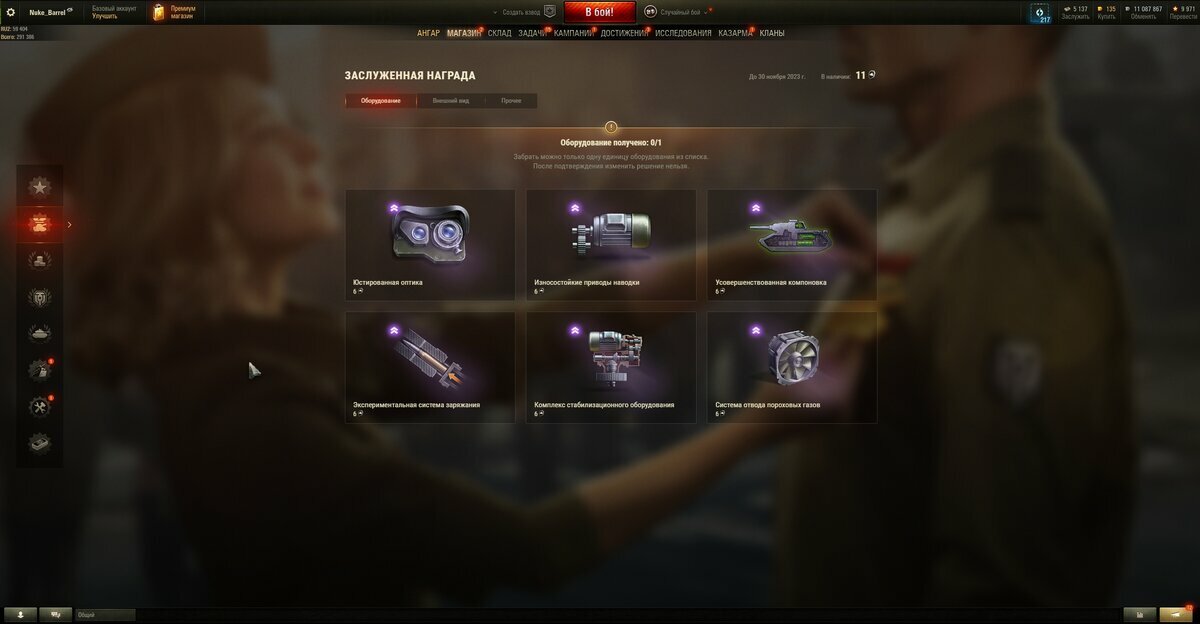
Task: Click the red В бой! battle button
Action: click(601, 12)
